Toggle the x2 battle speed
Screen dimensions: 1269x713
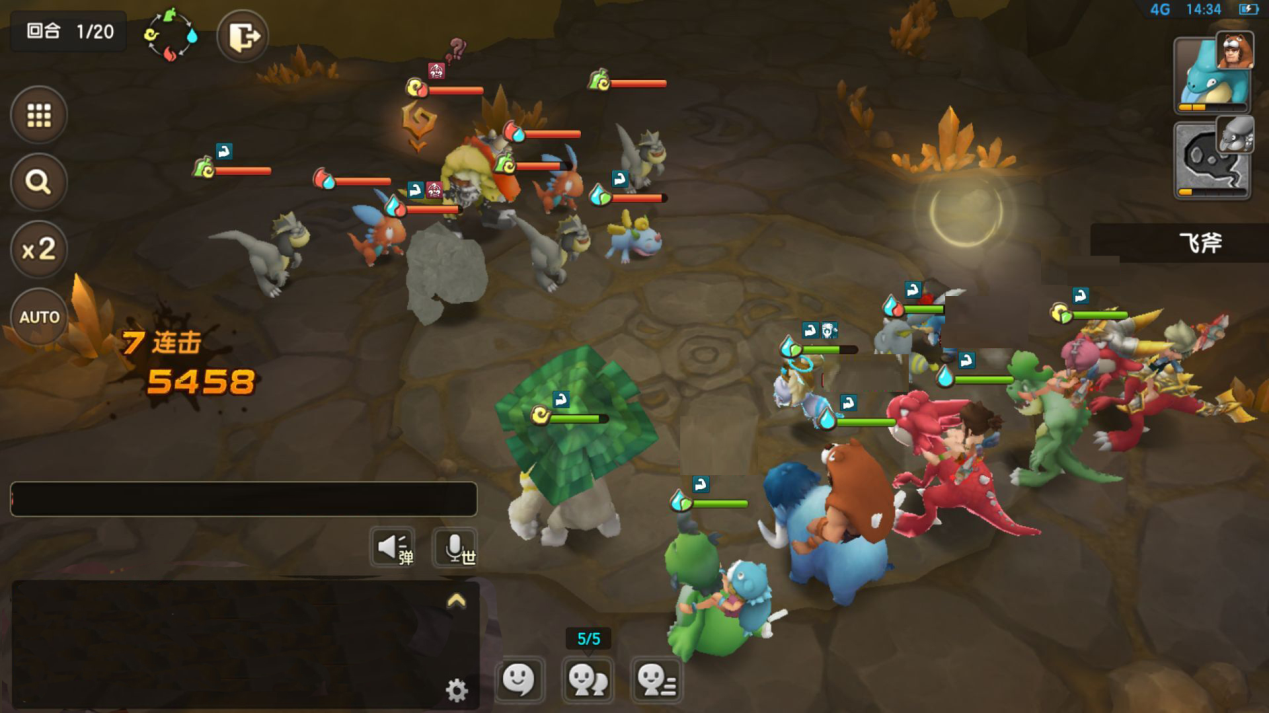click(x=39, y=249)
